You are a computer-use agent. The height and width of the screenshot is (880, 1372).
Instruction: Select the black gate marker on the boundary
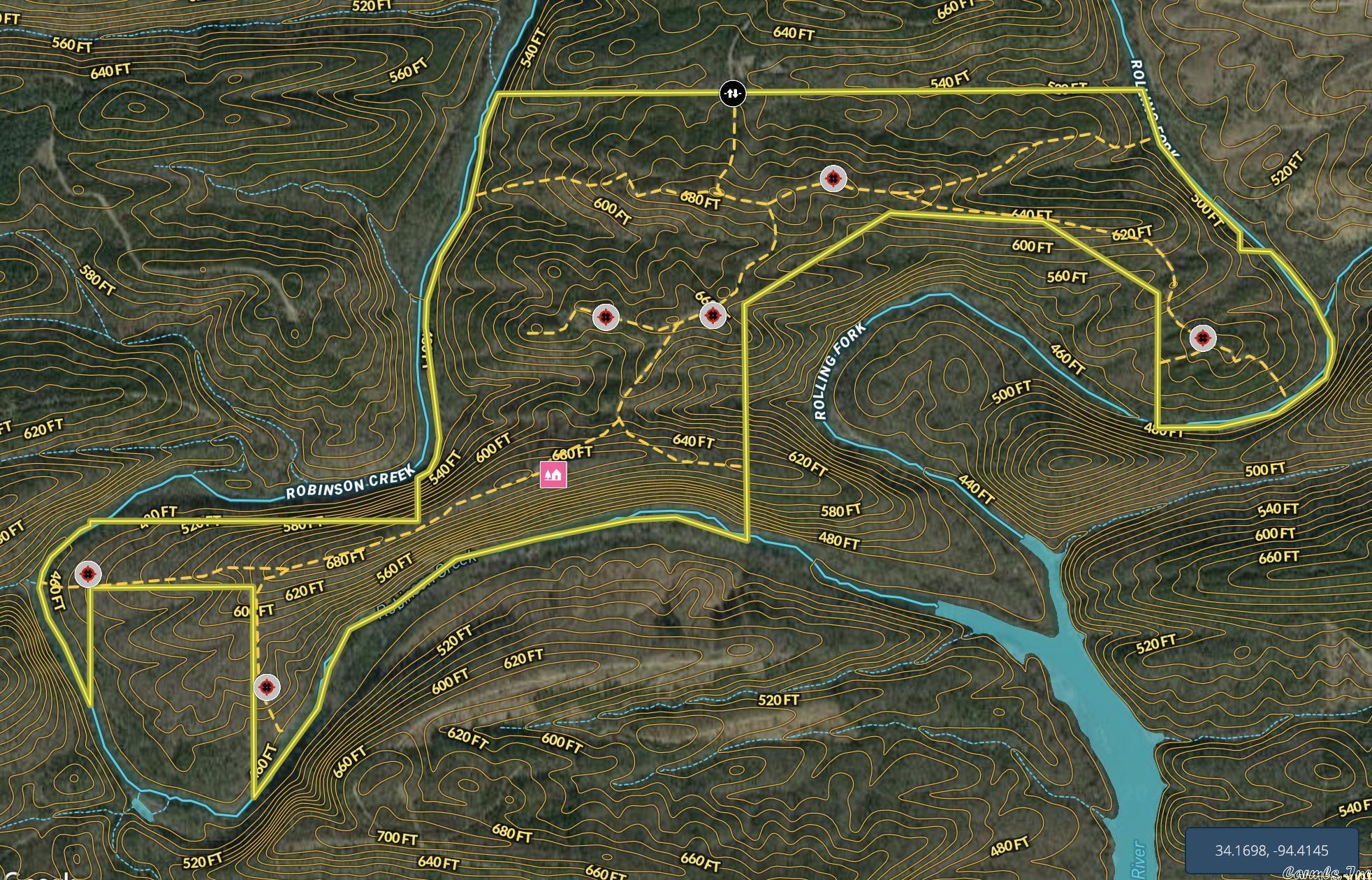(x=733, y=93)
